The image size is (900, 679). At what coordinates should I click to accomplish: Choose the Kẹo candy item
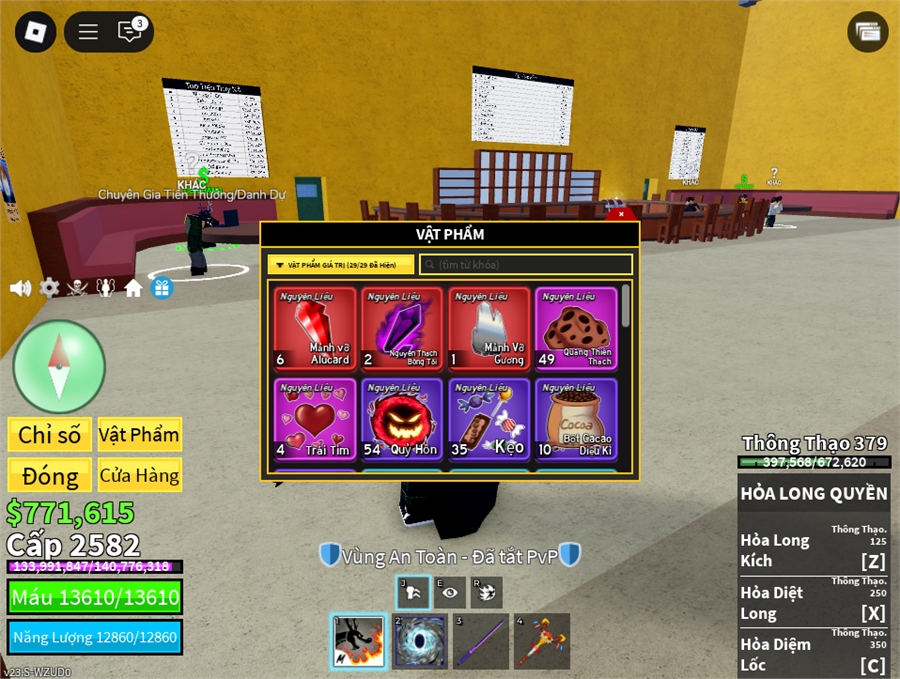click(x=489, y=419)
